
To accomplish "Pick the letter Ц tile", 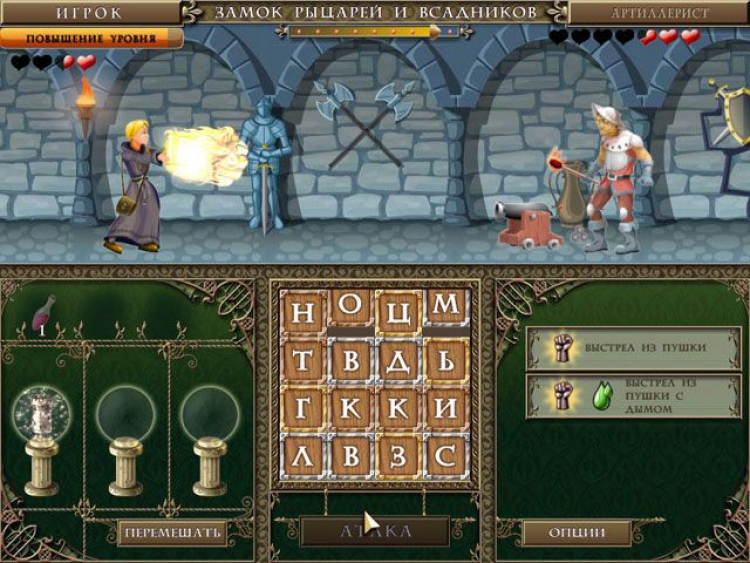I will pyautogui.click(x=398, y=312).
